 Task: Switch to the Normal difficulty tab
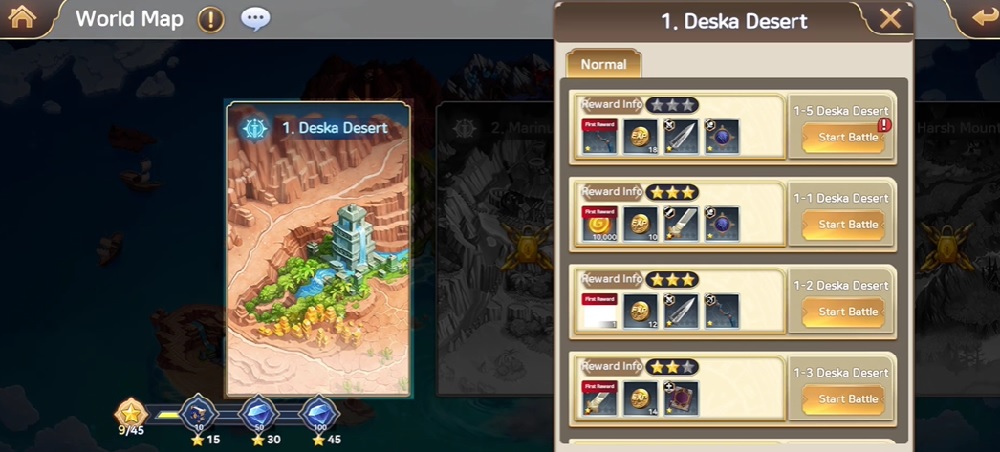coord(603,64)
